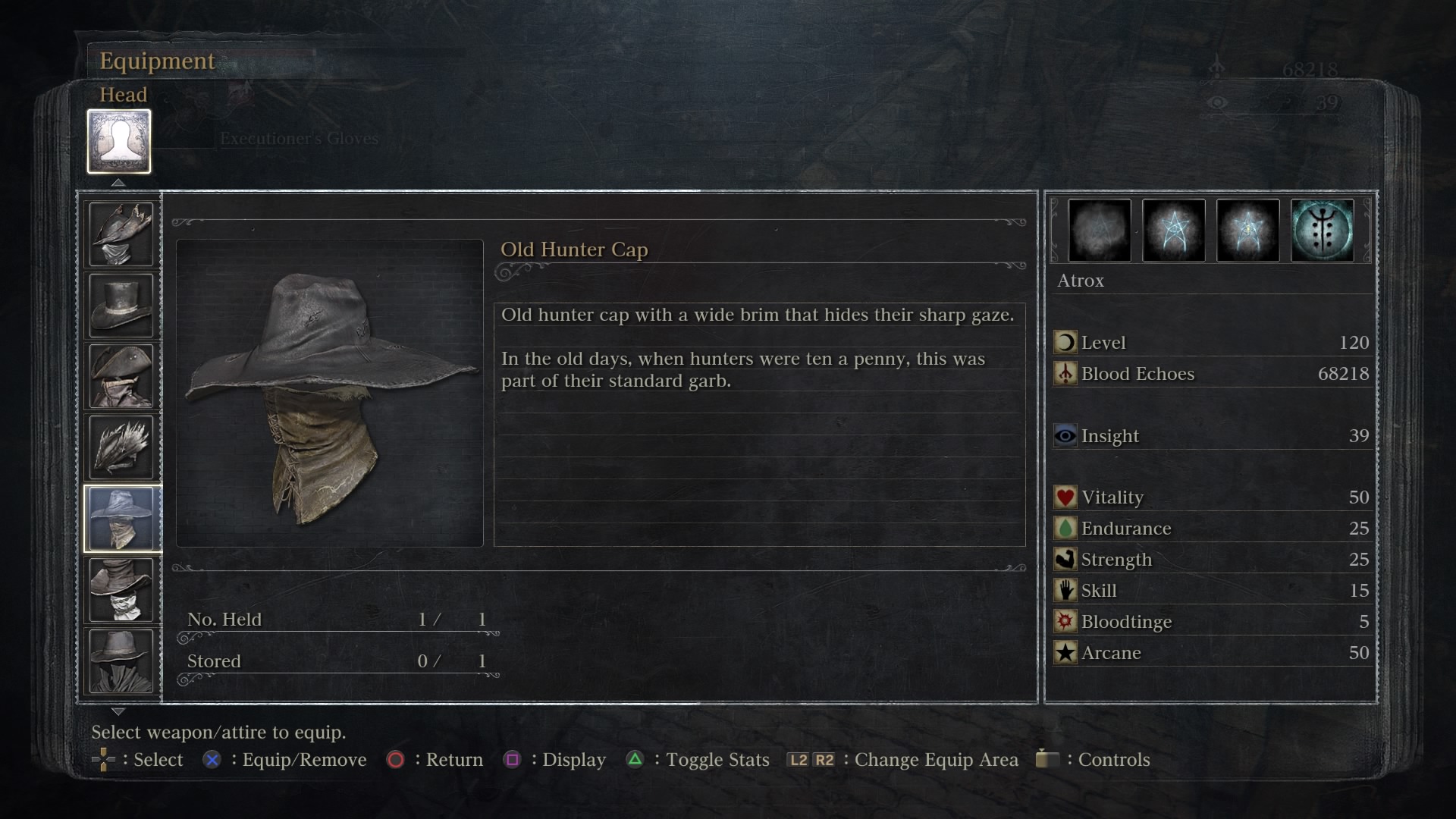Select the empty Head equipment slot
1456x819 pixels.
[x=119, y=142]
